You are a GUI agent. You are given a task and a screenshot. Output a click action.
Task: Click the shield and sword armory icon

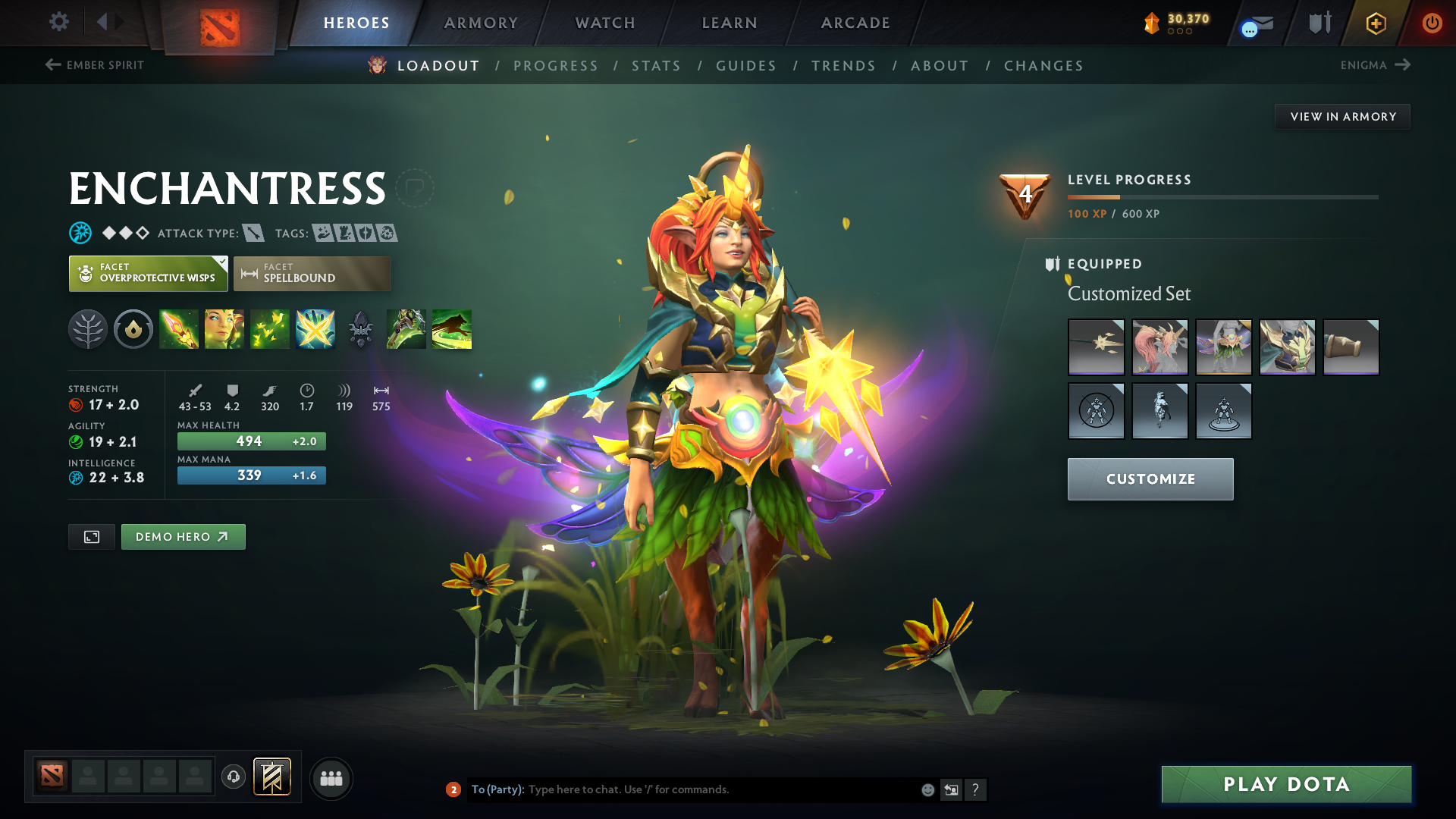pos(1318,23)
